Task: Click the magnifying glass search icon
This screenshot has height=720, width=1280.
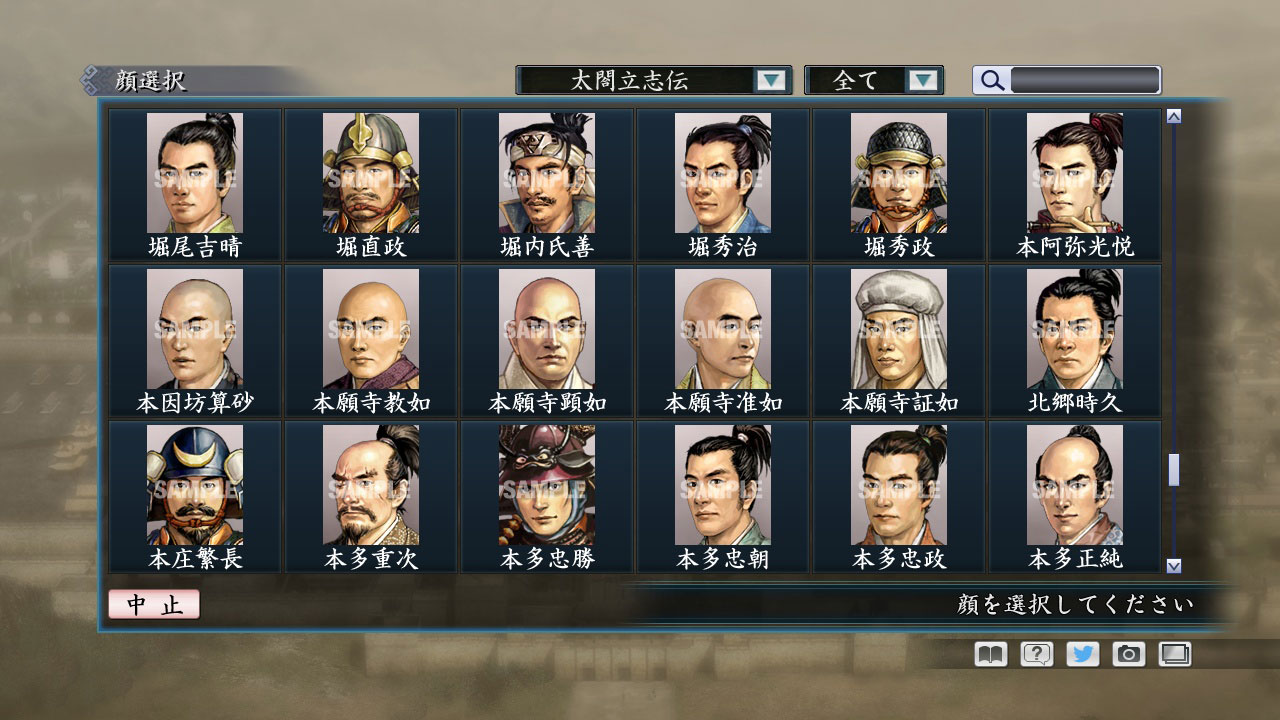Action: click(990, 80)
